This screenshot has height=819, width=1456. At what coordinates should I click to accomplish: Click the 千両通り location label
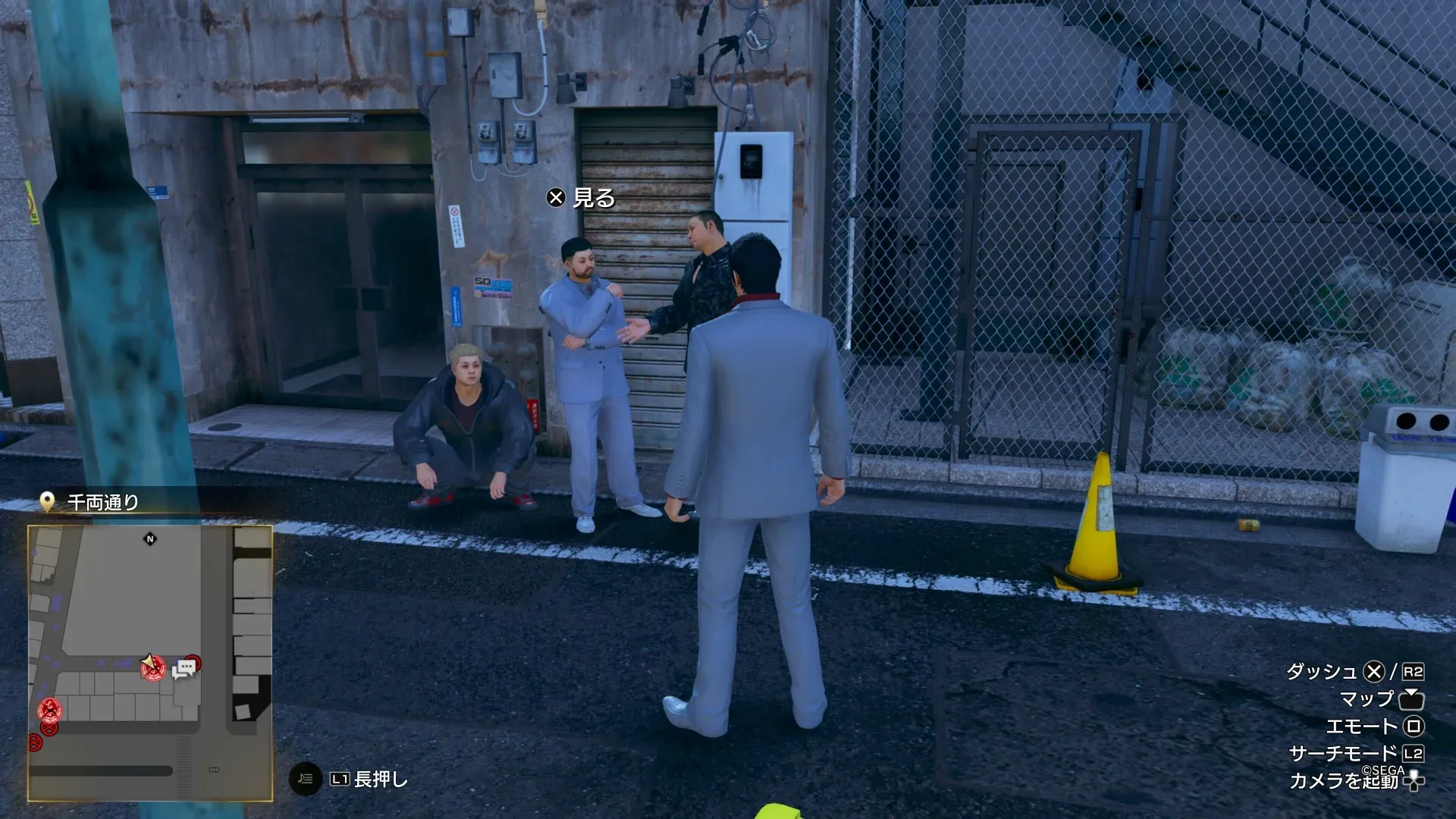coord(102,500)
